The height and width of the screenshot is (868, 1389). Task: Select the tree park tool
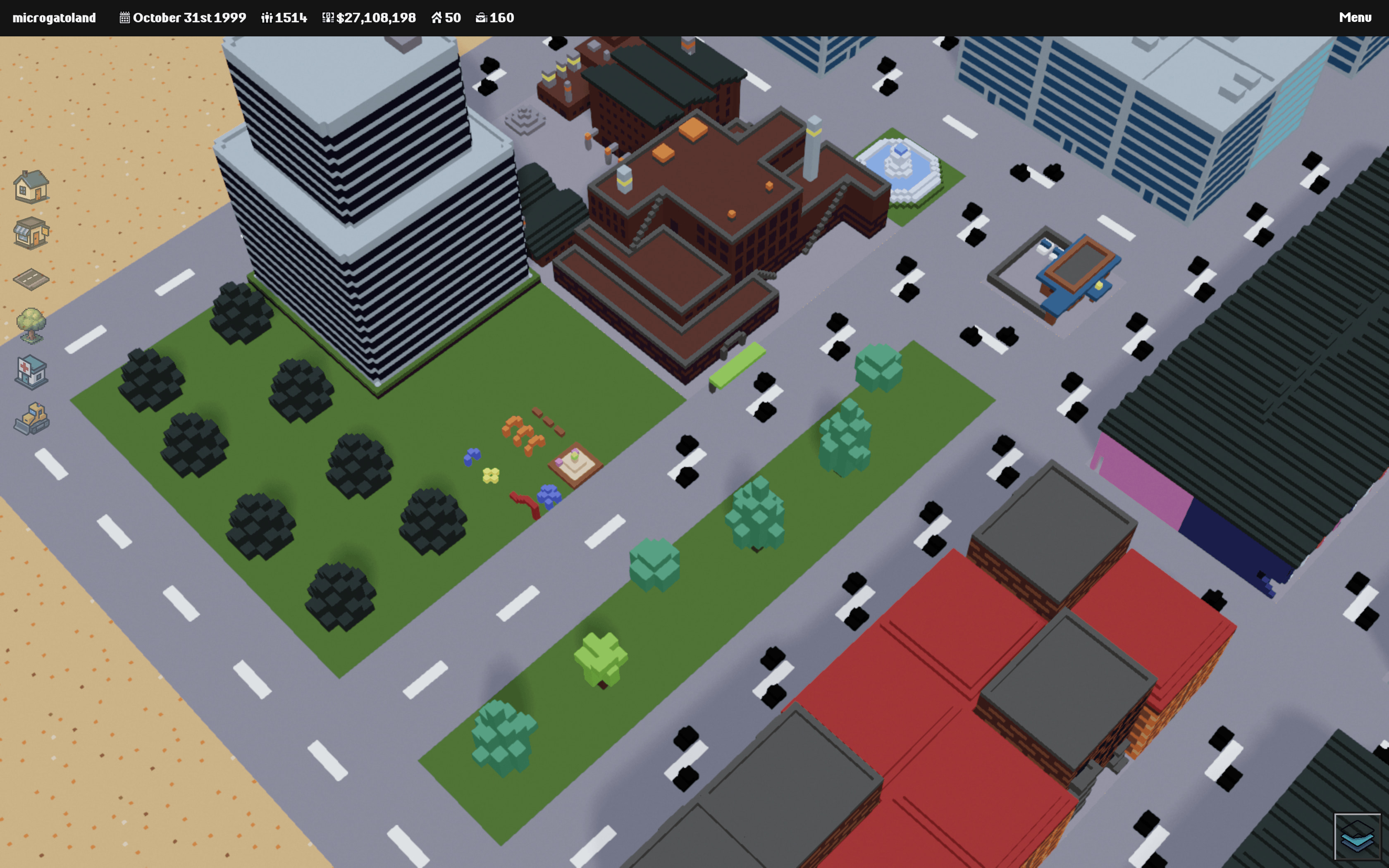tap(31, 326)
